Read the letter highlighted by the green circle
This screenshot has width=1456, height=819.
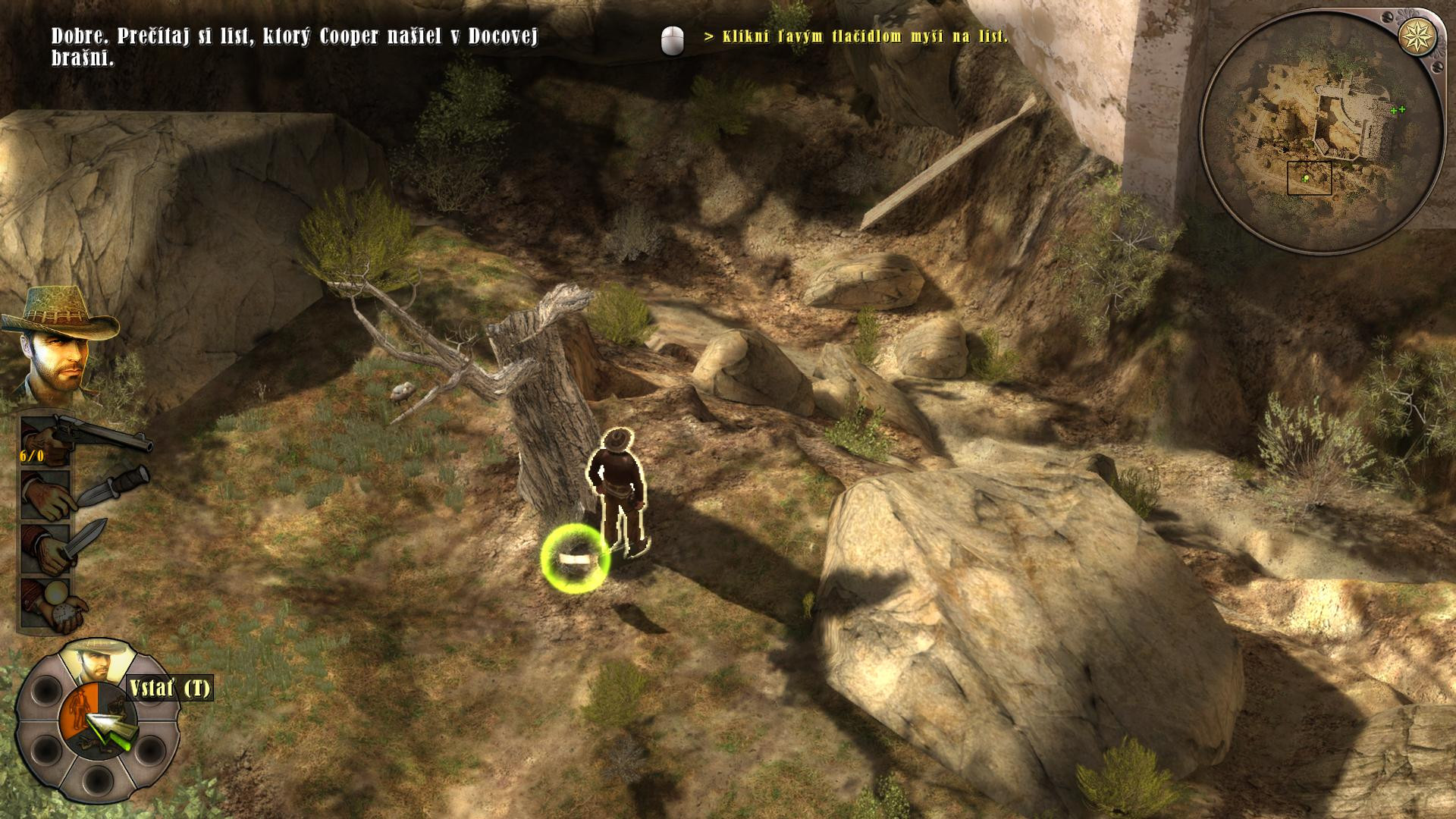[575, 559]
